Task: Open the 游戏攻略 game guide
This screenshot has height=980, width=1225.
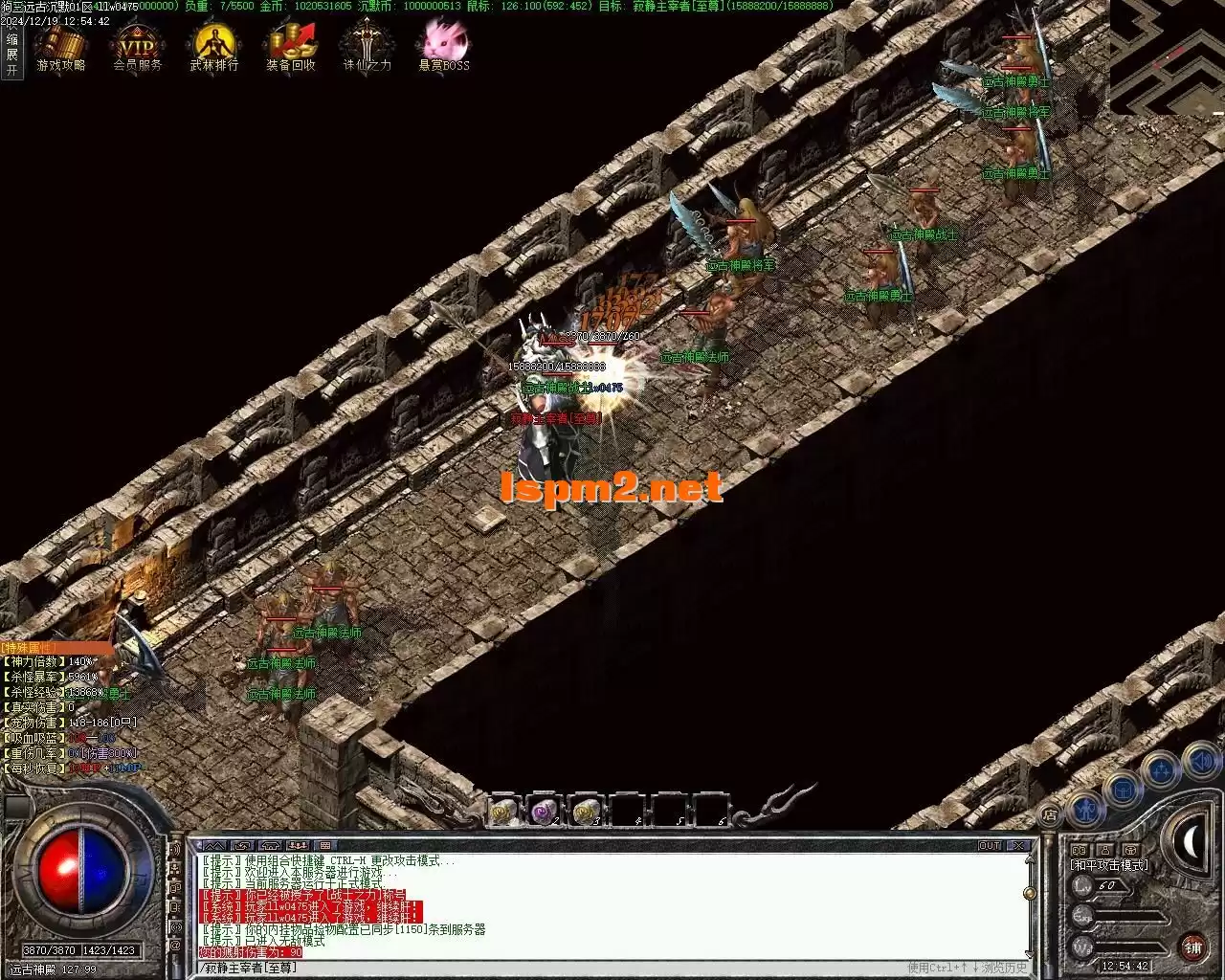Action: coord(60,46)
